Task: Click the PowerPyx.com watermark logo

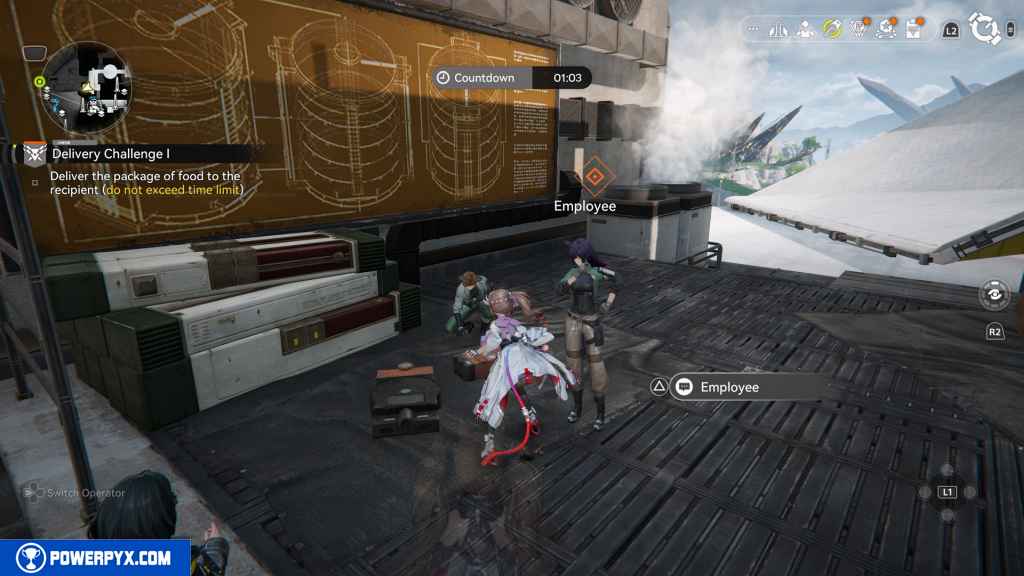Action: 95,557
